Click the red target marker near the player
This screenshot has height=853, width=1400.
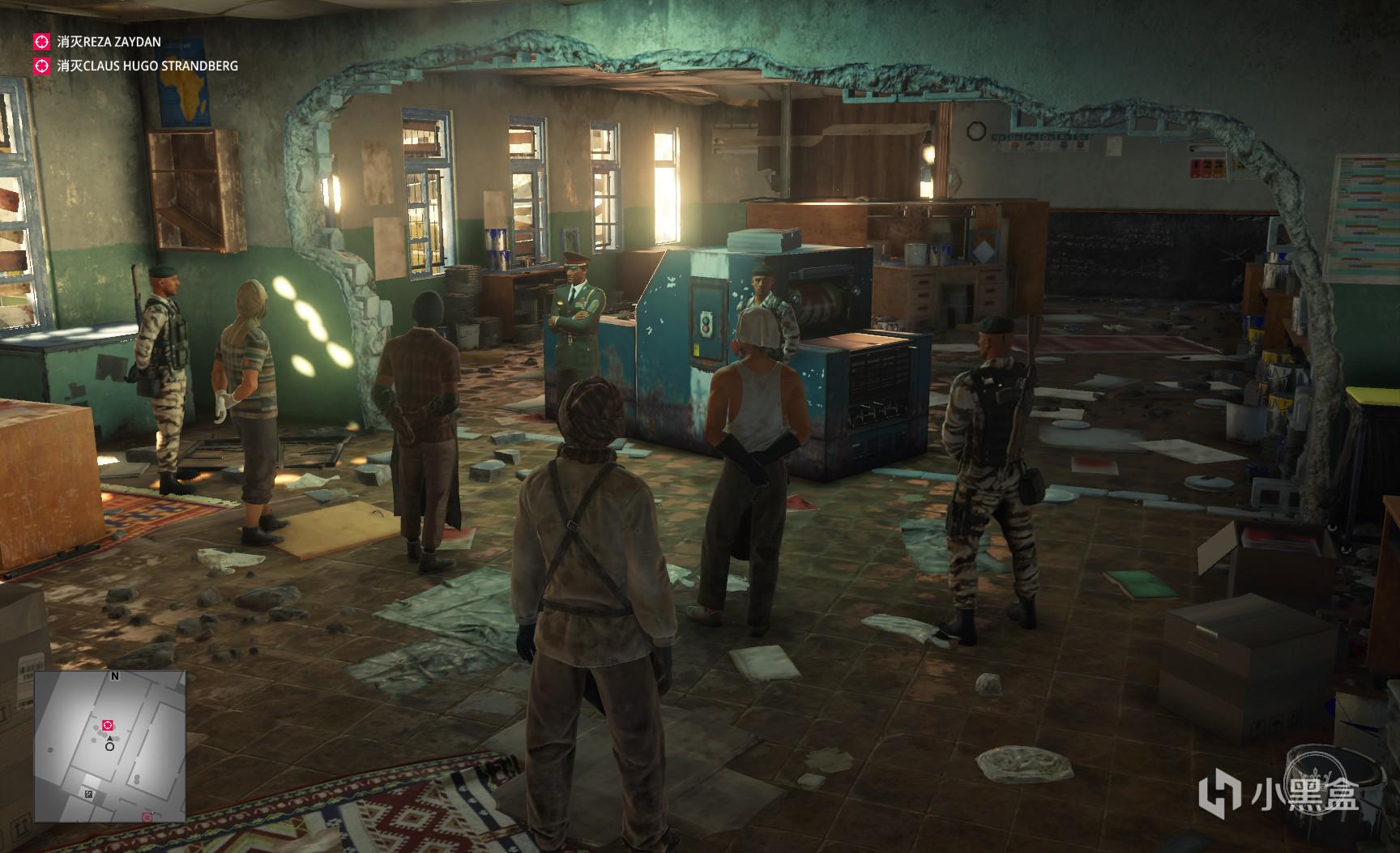[109, 725]
